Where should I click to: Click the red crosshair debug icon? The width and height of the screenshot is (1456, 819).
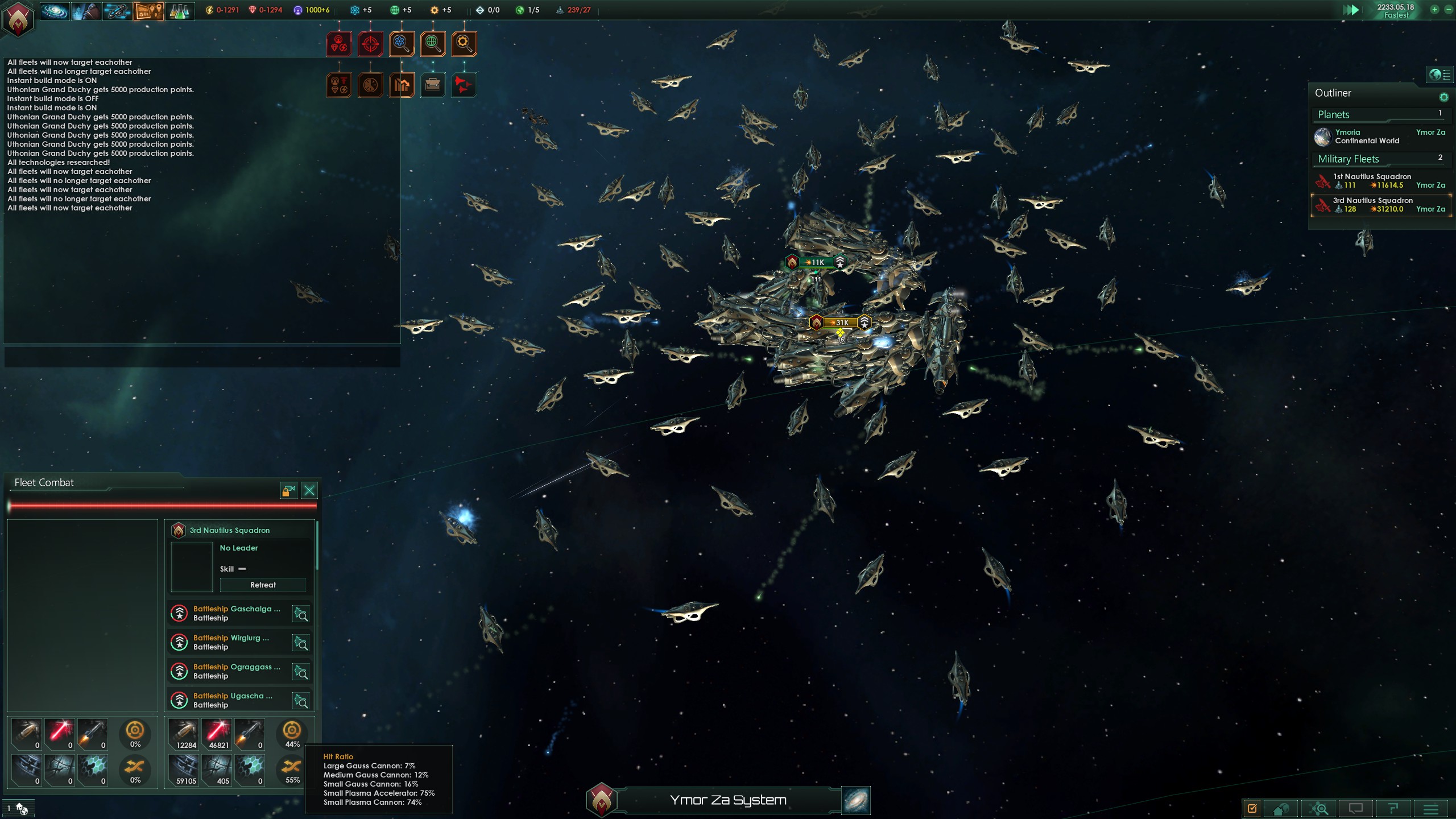coord(370,44)
